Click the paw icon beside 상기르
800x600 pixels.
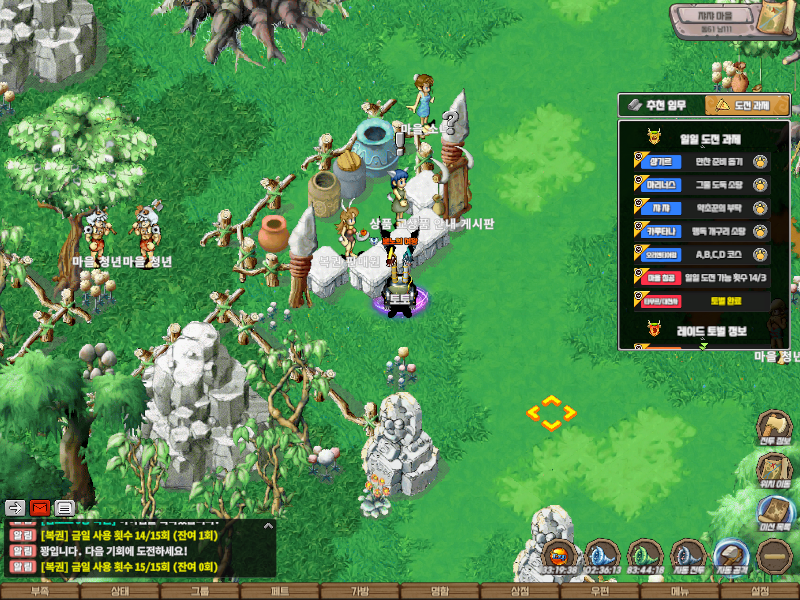[761, 161]
